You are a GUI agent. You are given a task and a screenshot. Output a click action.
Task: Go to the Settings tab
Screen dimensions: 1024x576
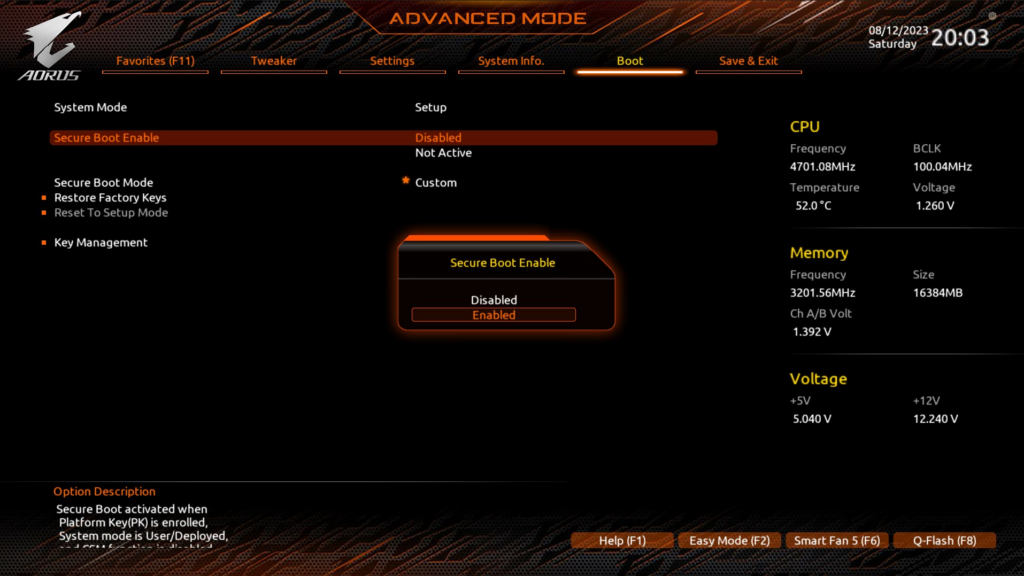[x=392, y=61]
